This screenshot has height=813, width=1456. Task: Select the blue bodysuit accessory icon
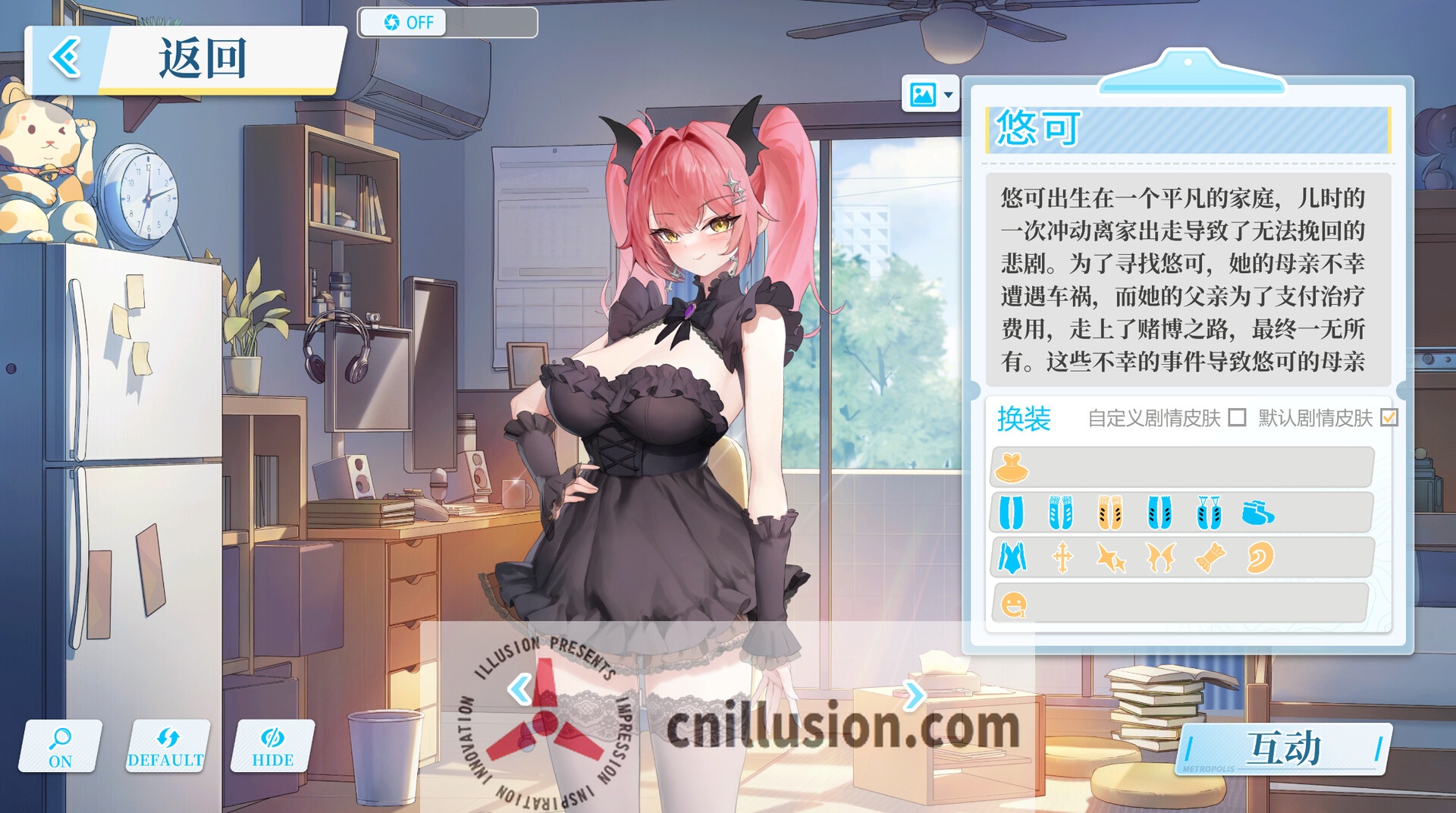coord(1012,559)
